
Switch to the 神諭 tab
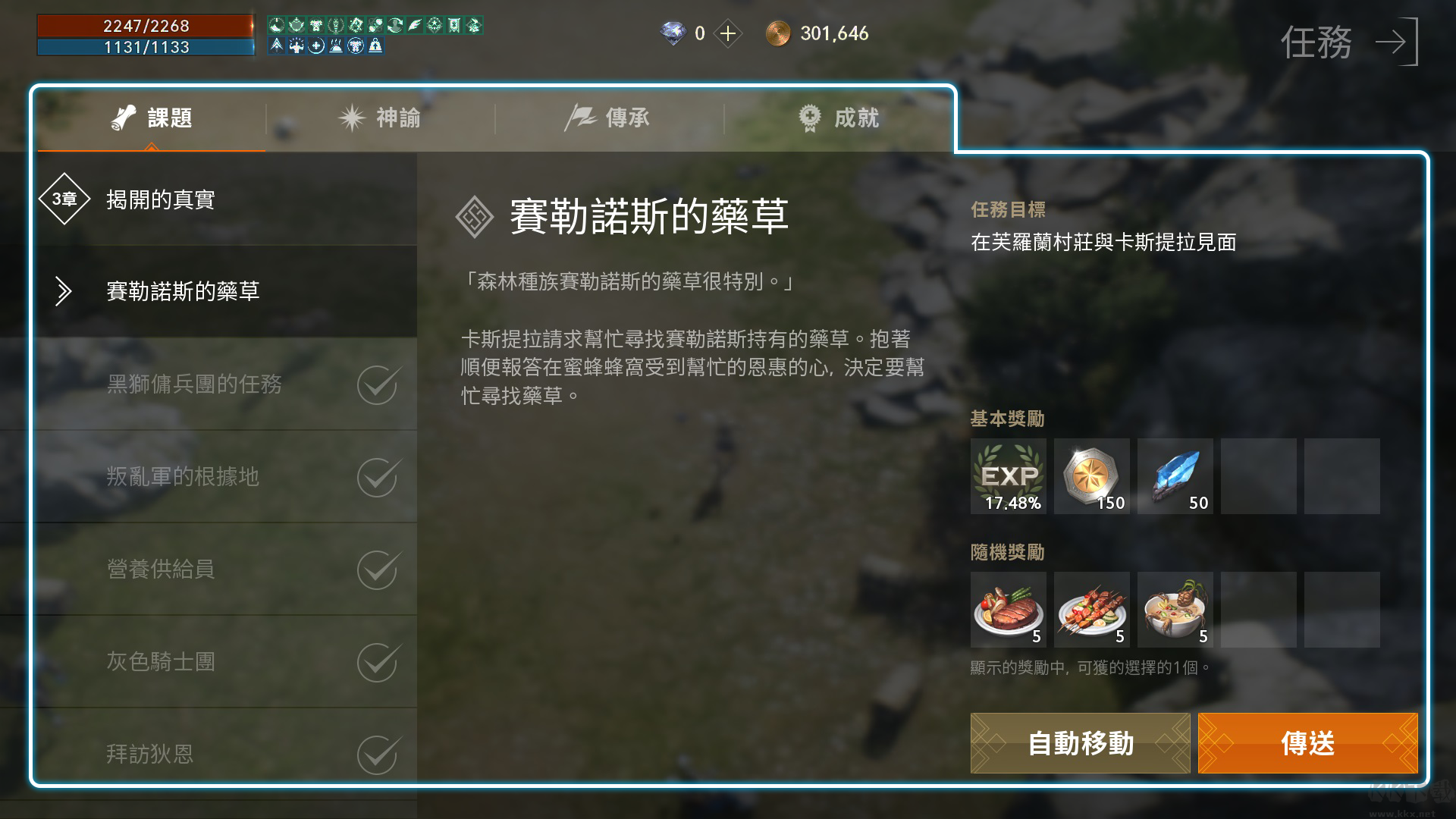tap(383, 118)
